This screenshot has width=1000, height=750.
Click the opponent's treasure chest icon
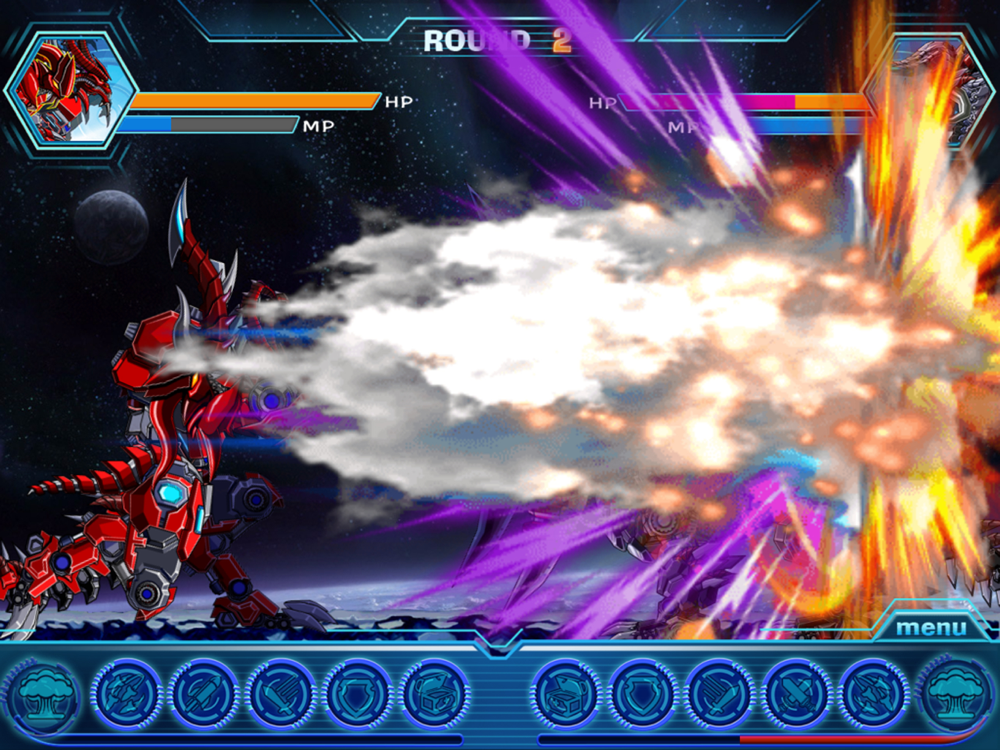pyautogui.click(x=567, y=693)
